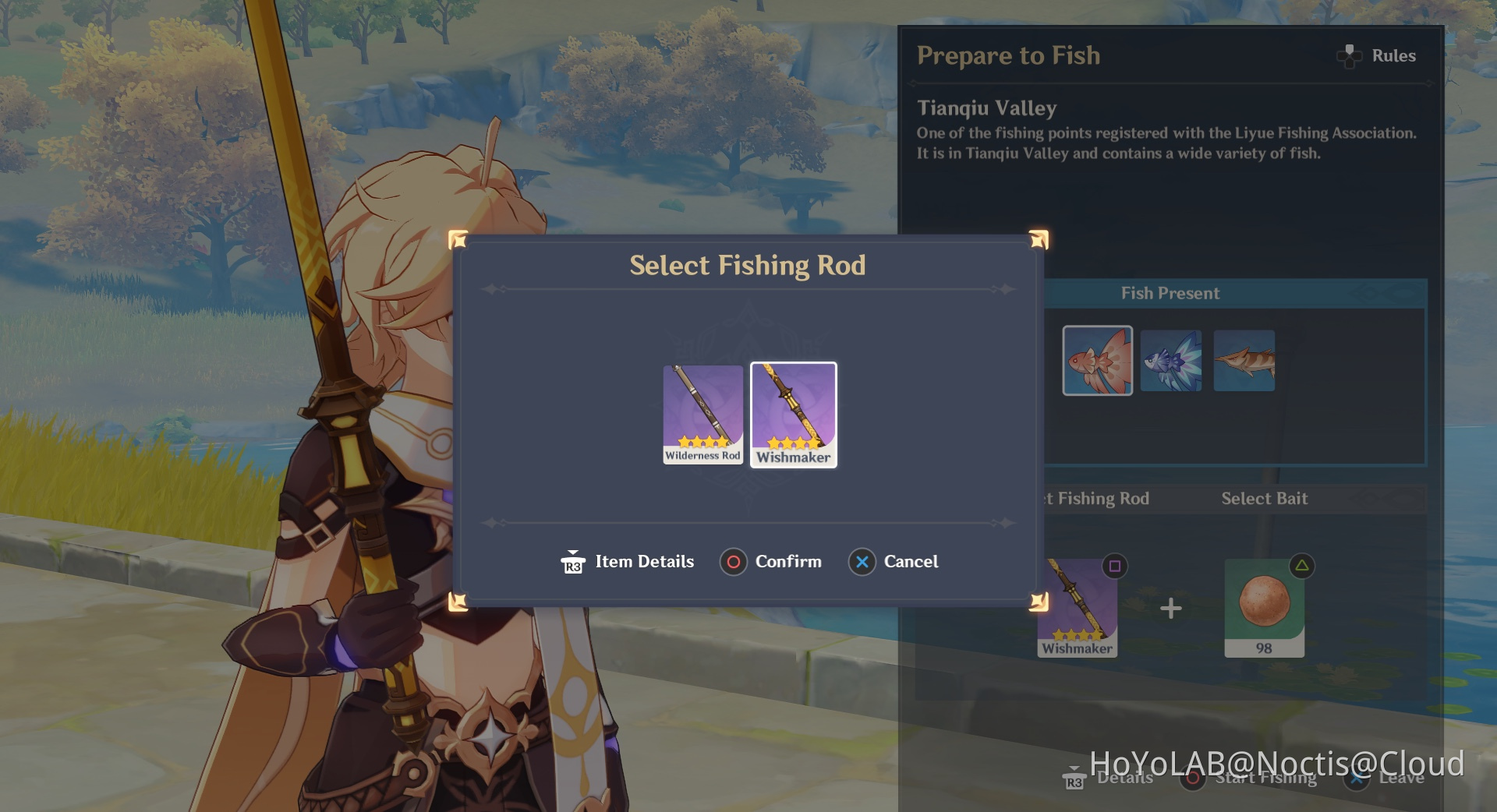Click the fruit paste bait icon
The height and width of the screenshot is (812, 1497).
coord(1264,604)
